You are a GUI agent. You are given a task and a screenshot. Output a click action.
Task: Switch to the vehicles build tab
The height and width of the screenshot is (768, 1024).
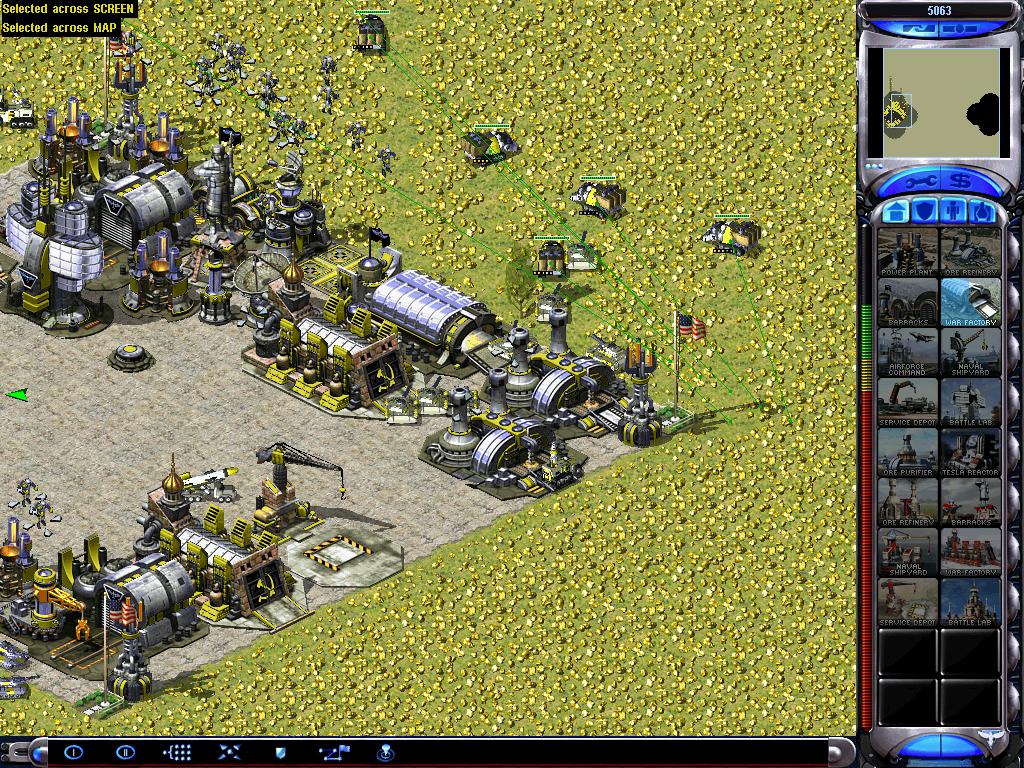tap(982, 212)
